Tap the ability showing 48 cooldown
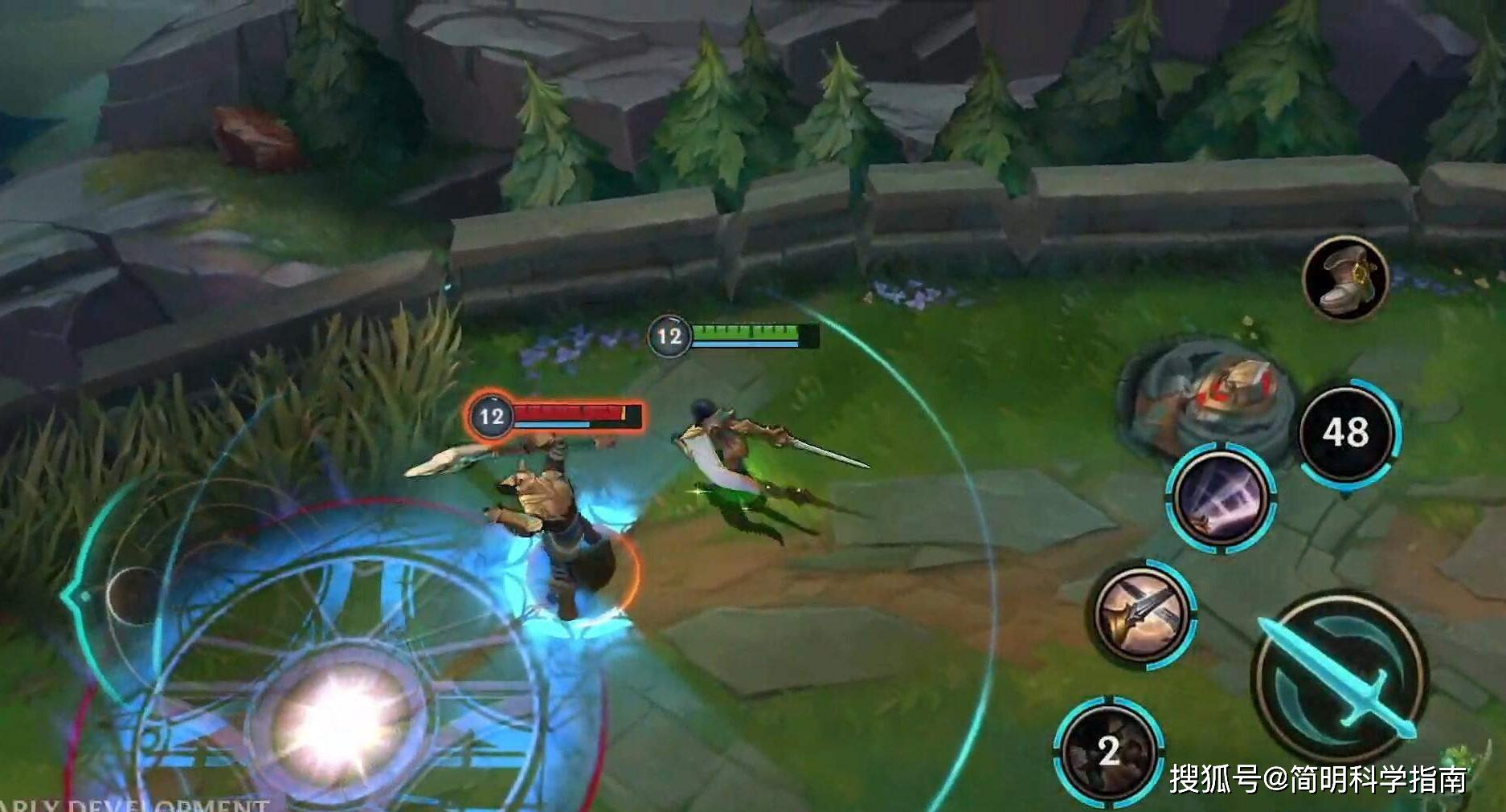The width and height of the screenshot is (1506, 812). [1348, 432]
